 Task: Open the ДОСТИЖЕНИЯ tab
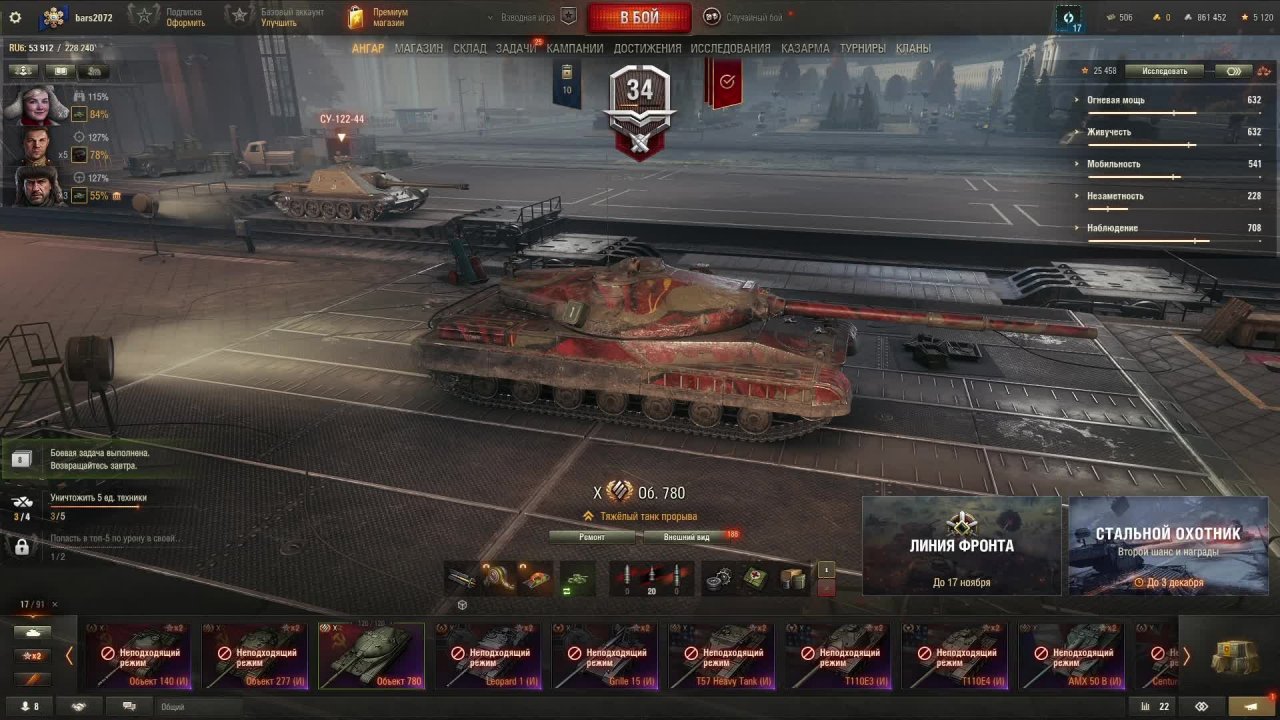(647, 48)
